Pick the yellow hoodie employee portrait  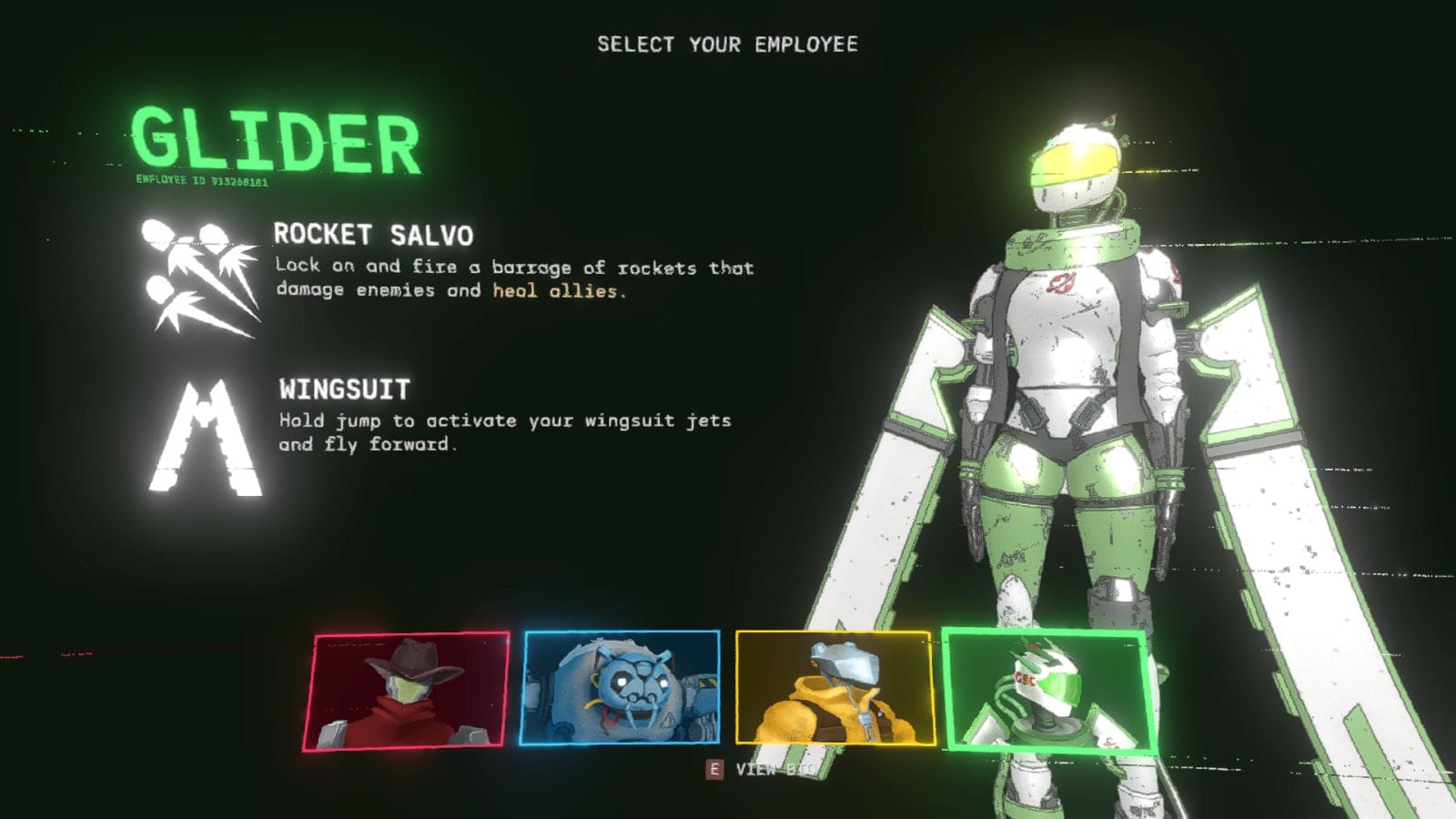(x=834, y=688)
